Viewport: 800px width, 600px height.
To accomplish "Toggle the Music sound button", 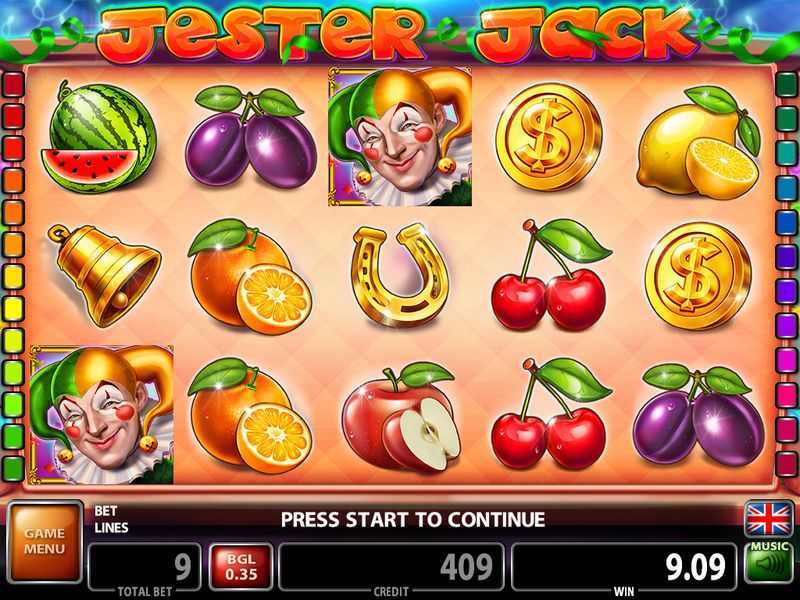I will pyautogui.click(x=768, y=564).
